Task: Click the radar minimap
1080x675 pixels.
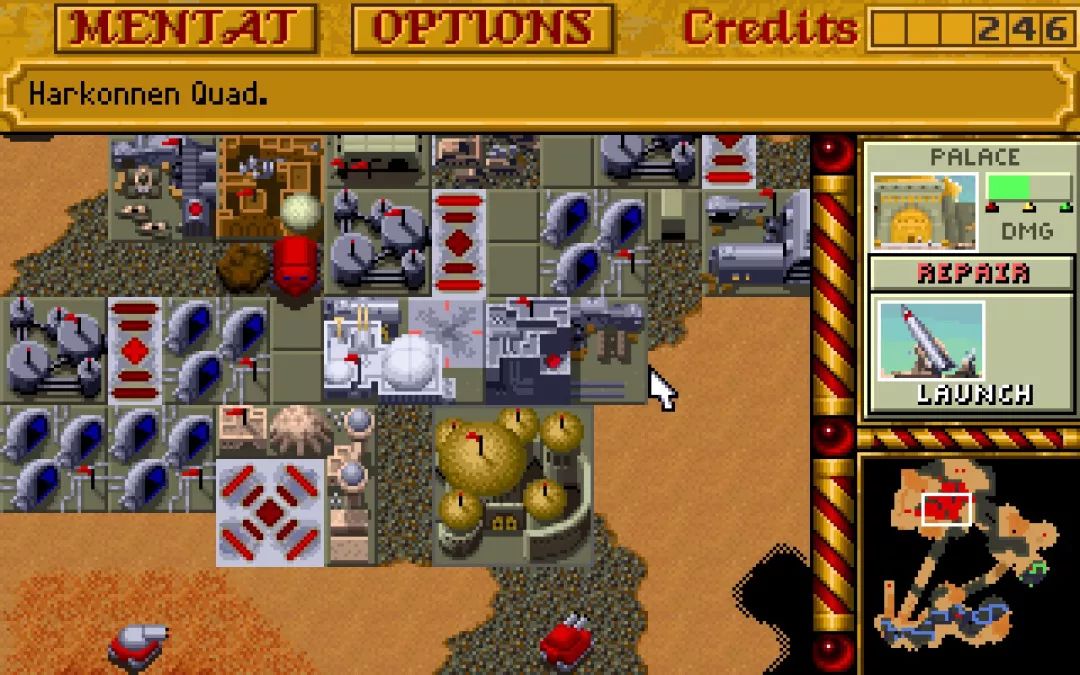Action: point(965,563)
